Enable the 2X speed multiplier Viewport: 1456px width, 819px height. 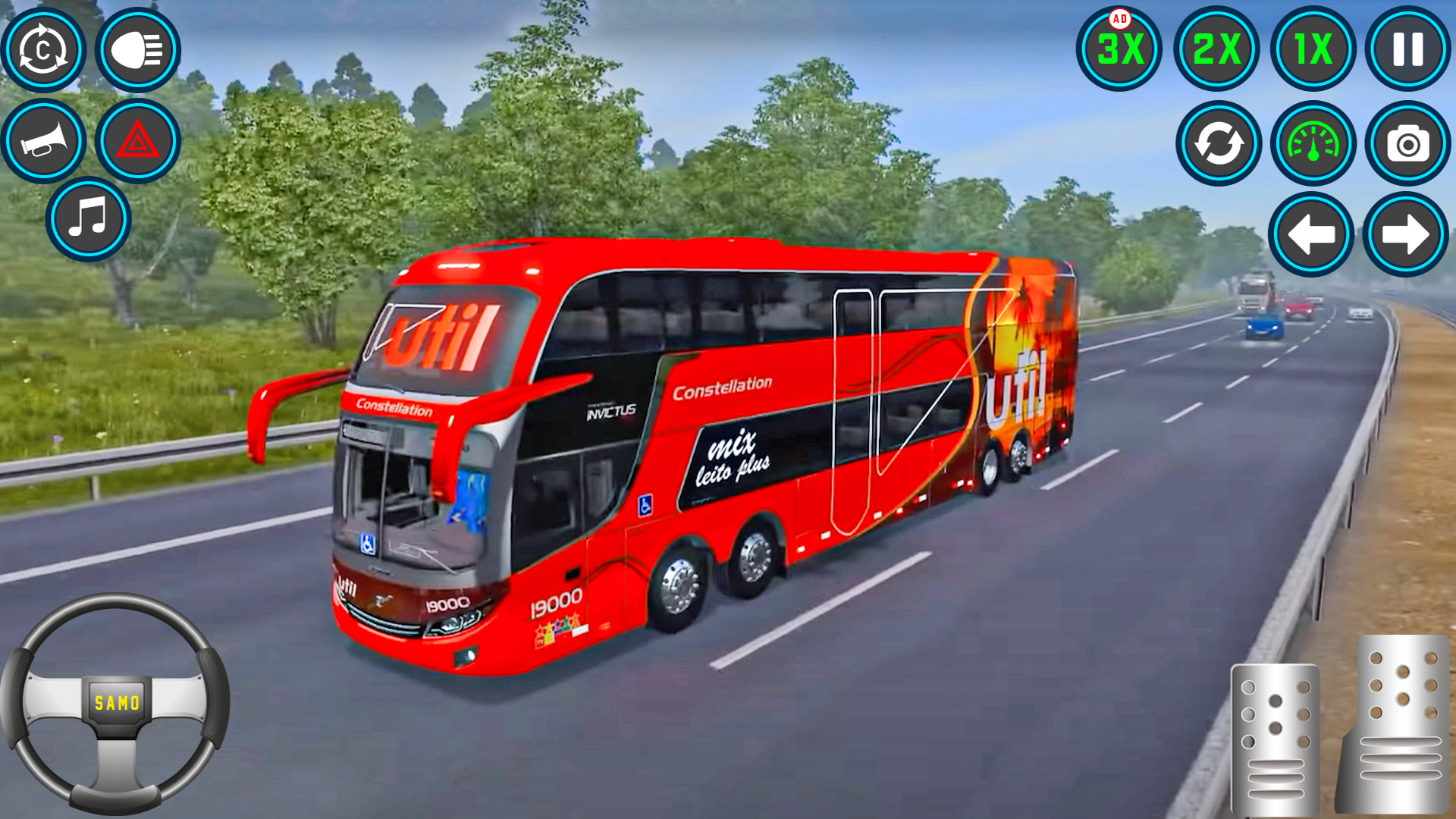click(1216, 49)
